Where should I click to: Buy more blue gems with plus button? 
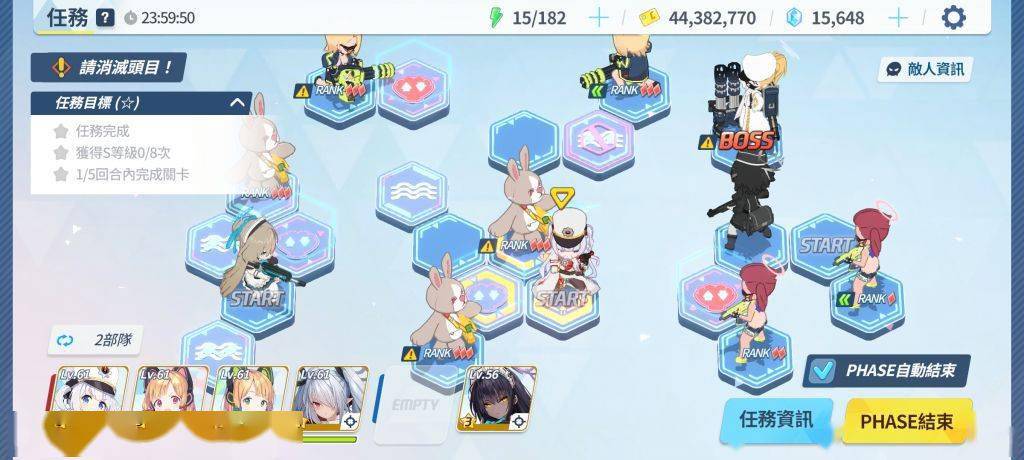[x=898, y=17]
